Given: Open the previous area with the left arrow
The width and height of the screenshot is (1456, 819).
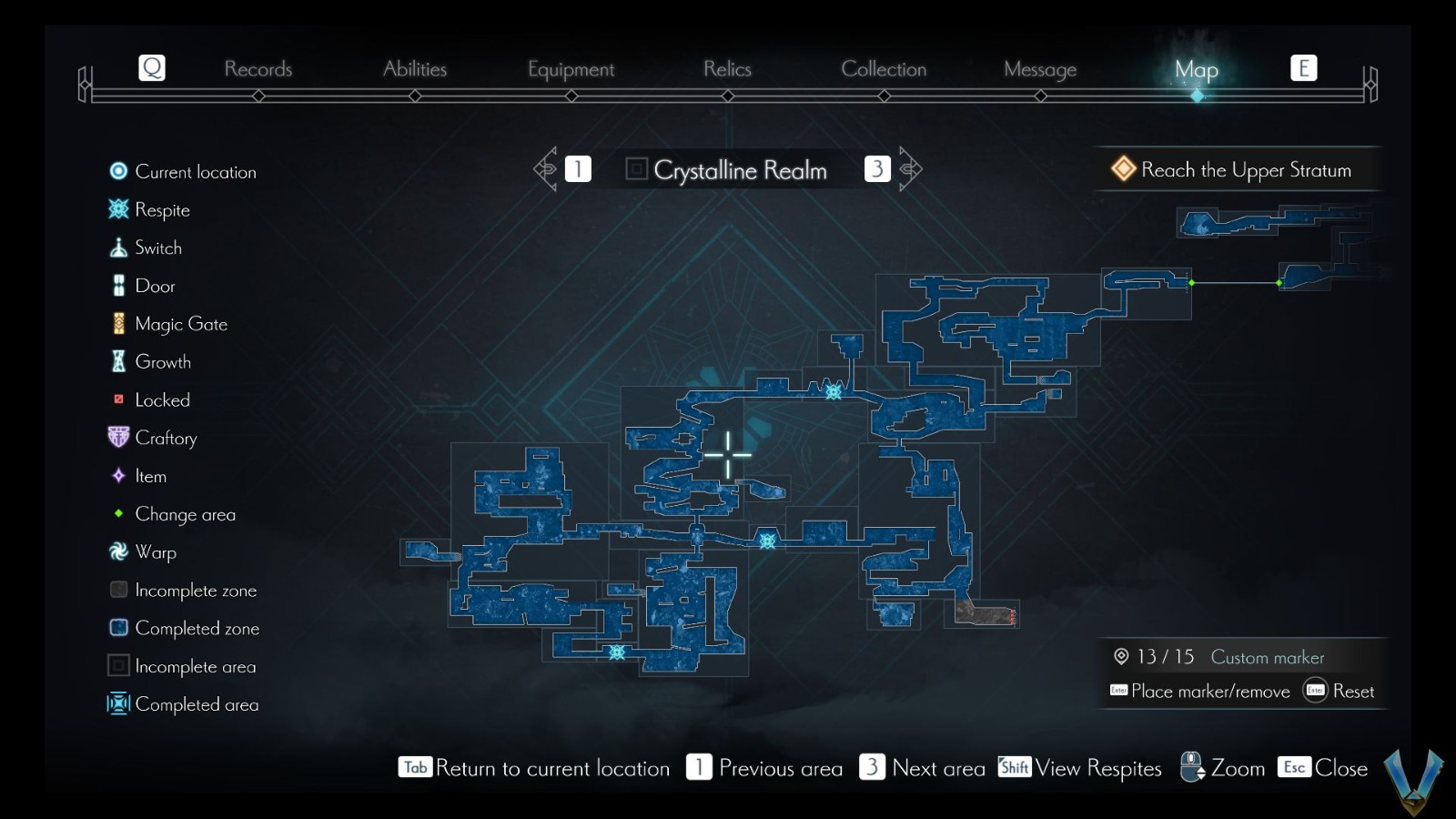Looking at the screenshot, I should click(546, 168).
